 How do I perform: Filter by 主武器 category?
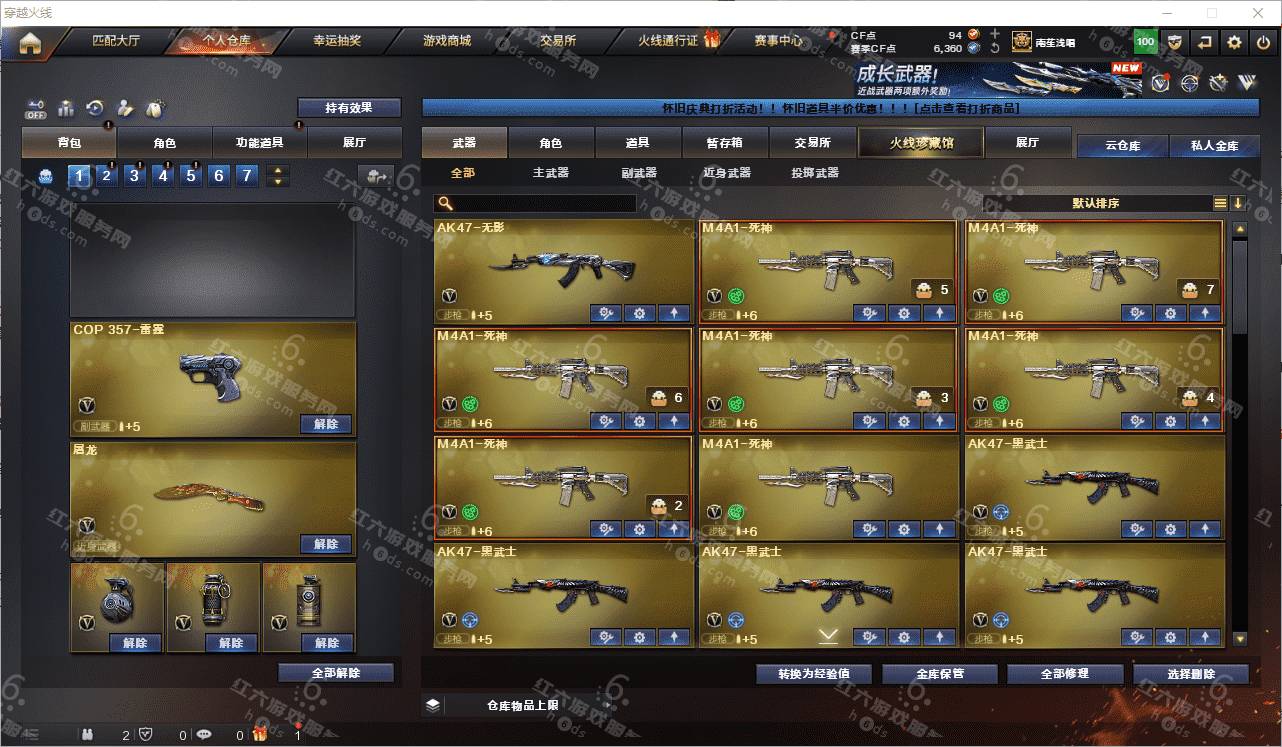click(x=551, y=173)
